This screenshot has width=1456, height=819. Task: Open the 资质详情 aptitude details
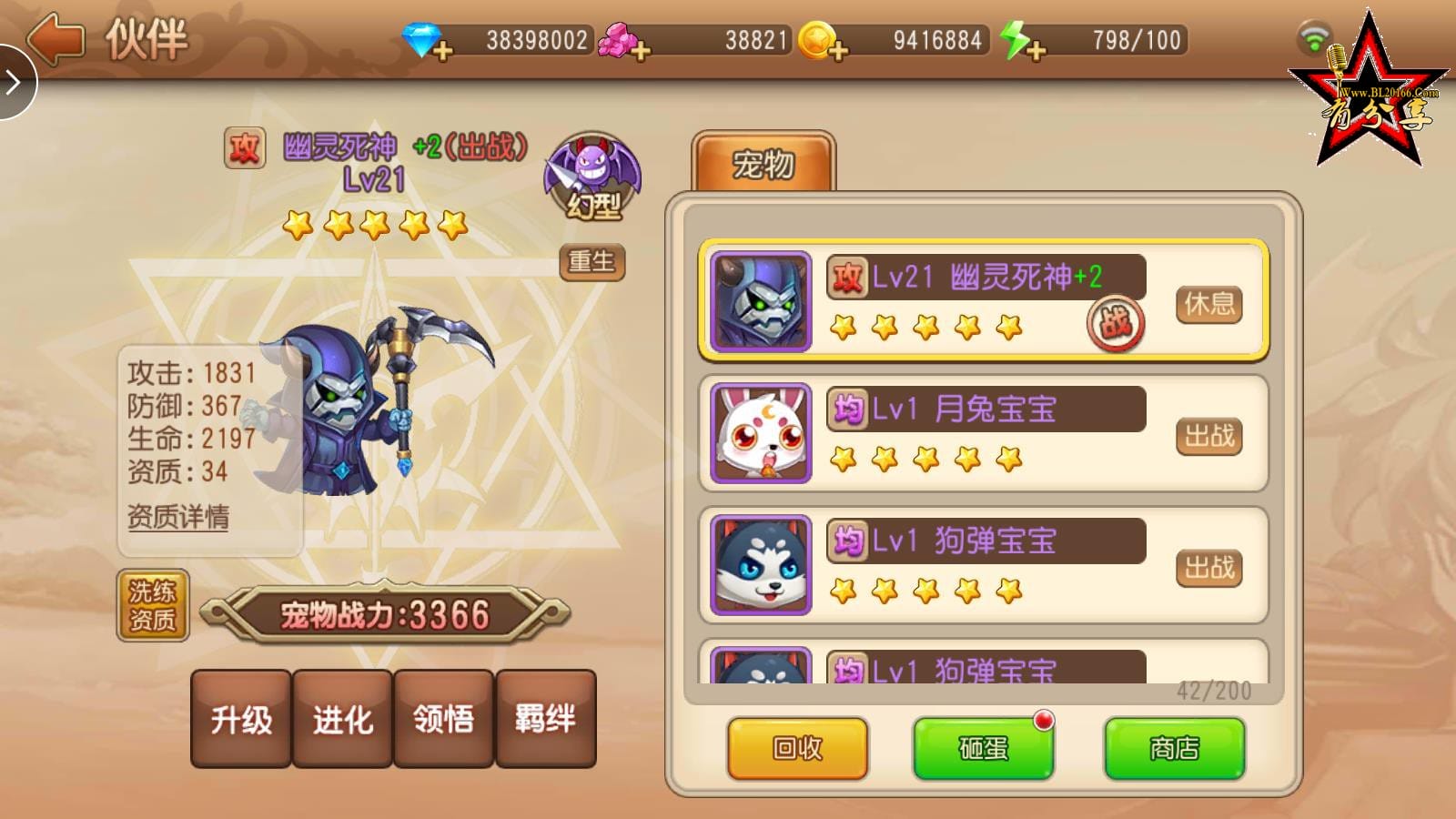(x=179, y=517)
